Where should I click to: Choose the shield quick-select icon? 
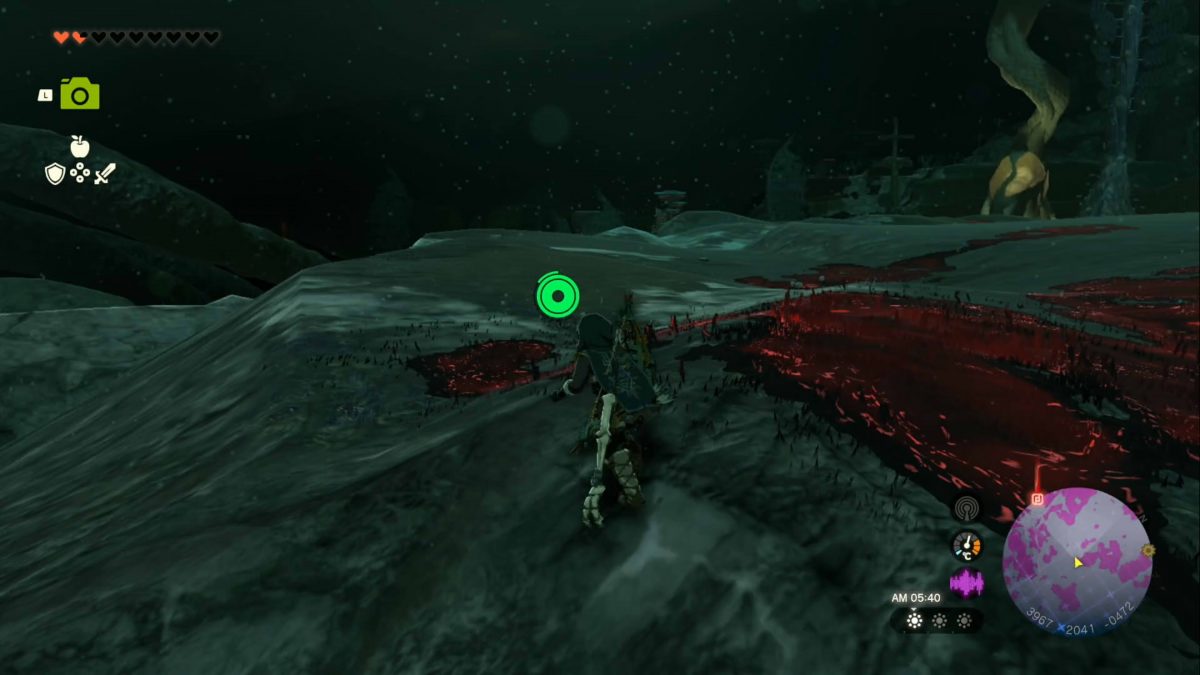click(x=55, y=174)
